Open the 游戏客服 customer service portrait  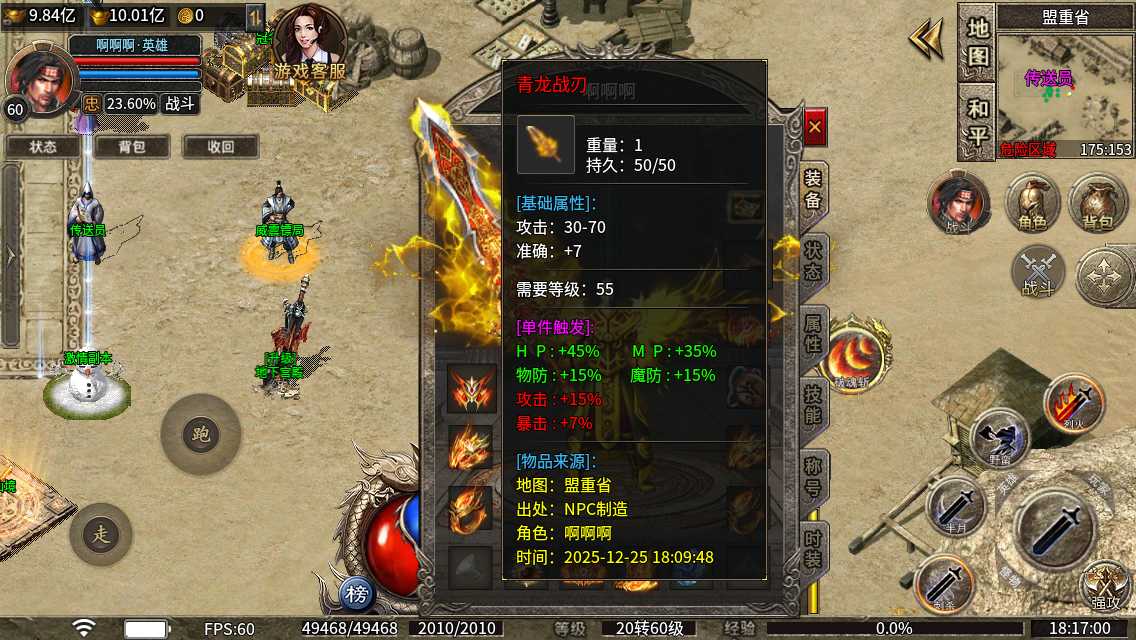point(310,45)
